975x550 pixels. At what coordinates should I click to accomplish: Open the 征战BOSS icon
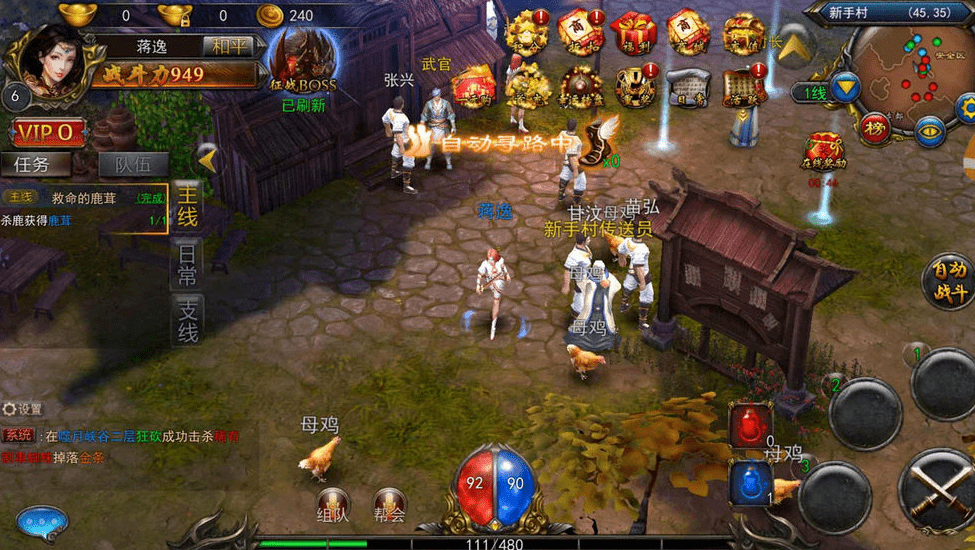coord(301,60)
